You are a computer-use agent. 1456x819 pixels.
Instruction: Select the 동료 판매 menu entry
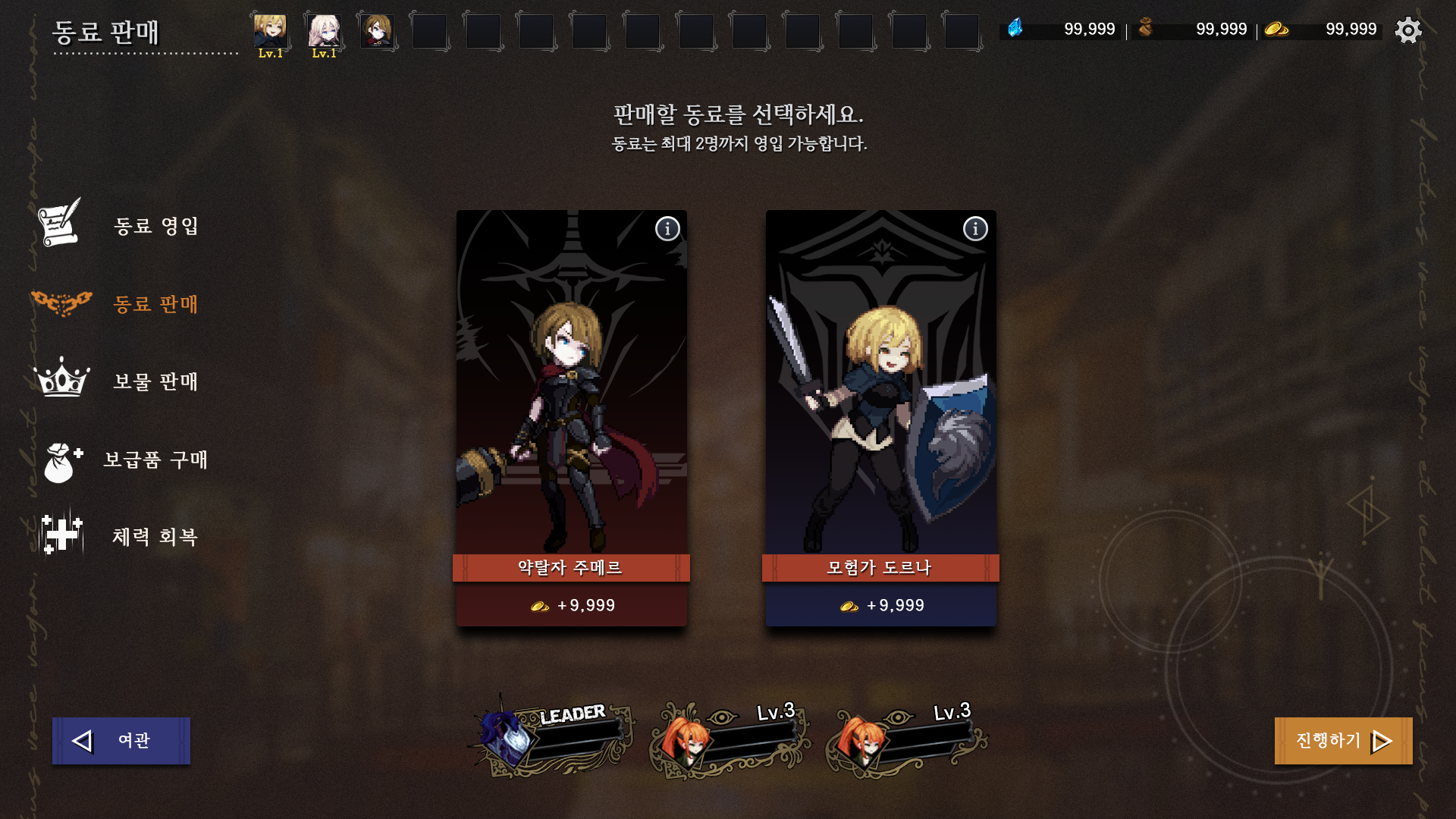pos(155,304)
